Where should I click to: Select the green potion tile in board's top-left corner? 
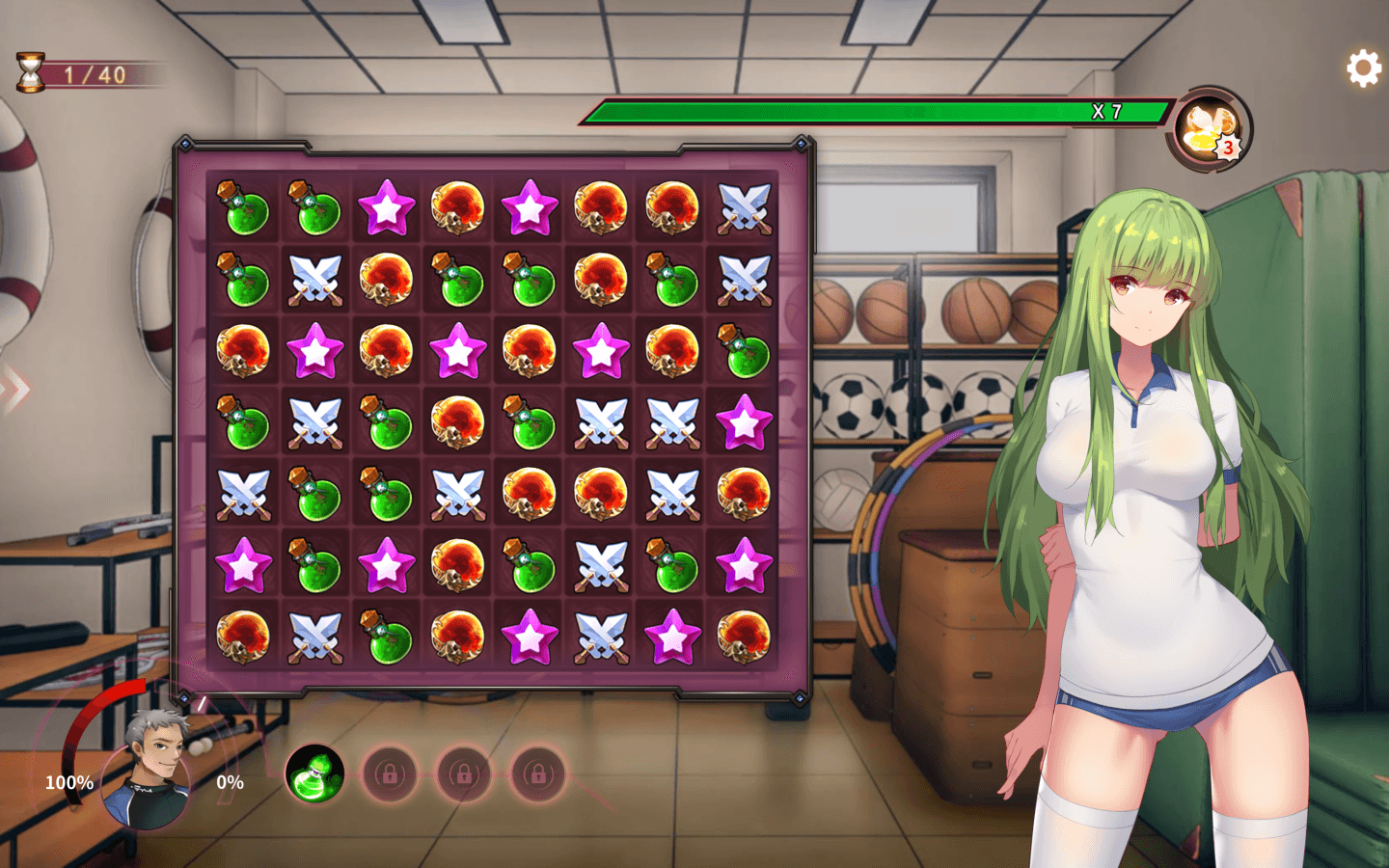[243, 207]
